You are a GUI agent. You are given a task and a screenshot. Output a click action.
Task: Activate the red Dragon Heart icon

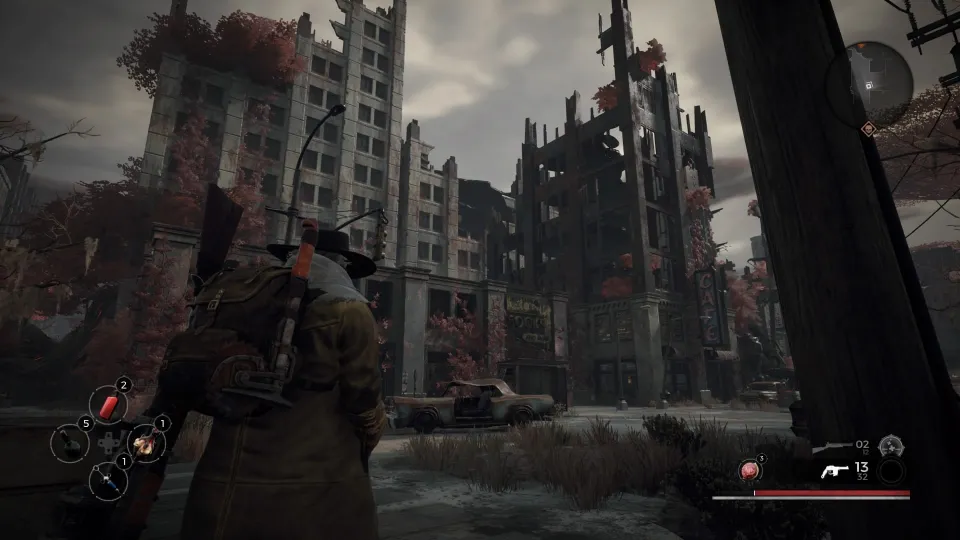[749, 470]
